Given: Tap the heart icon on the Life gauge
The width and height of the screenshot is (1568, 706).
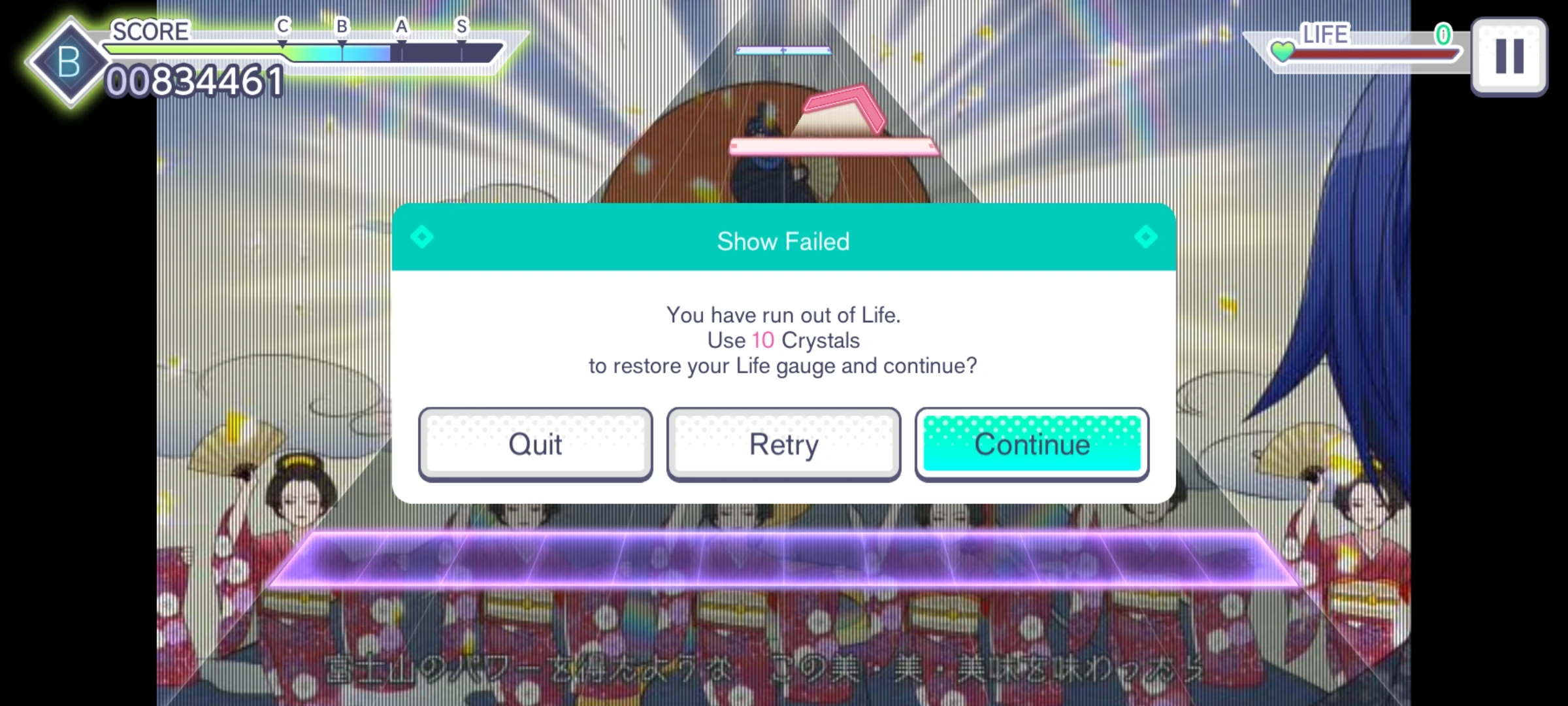Looking at the screenshot, I should point(1283,52).
